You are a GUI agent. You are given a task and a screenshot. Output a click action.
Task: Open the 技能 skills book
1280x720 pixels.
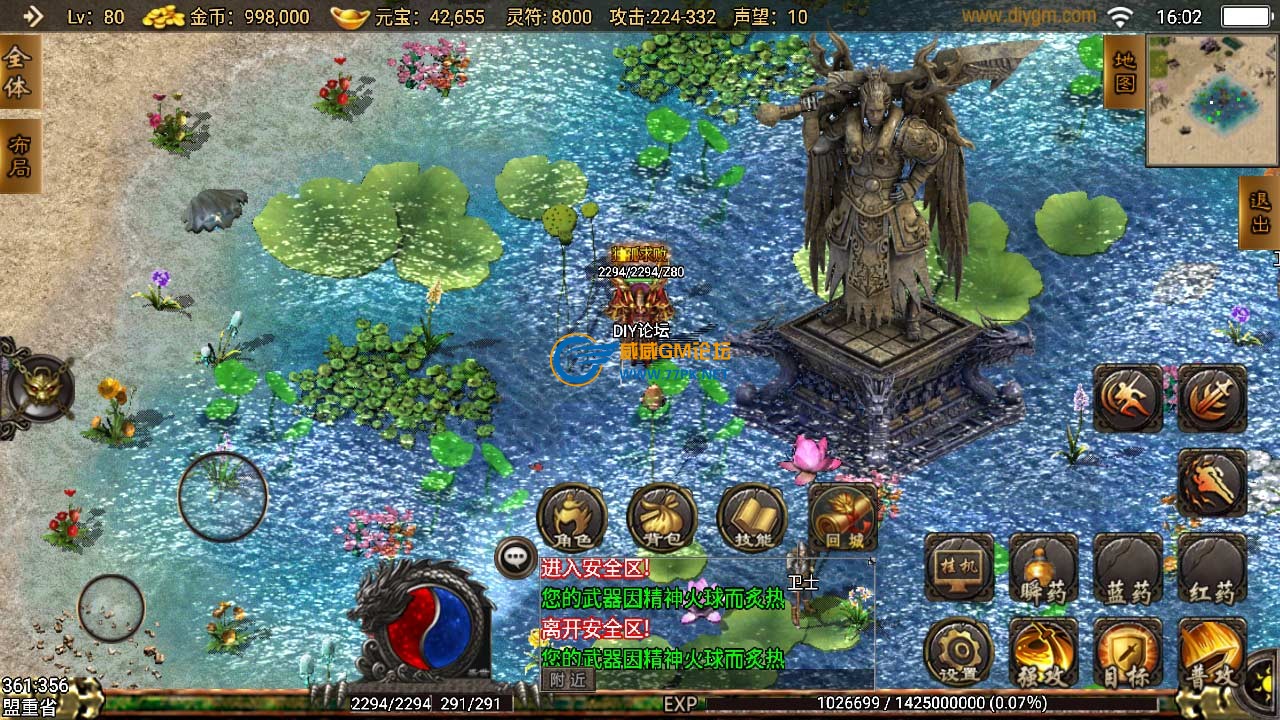click(752, 518)
